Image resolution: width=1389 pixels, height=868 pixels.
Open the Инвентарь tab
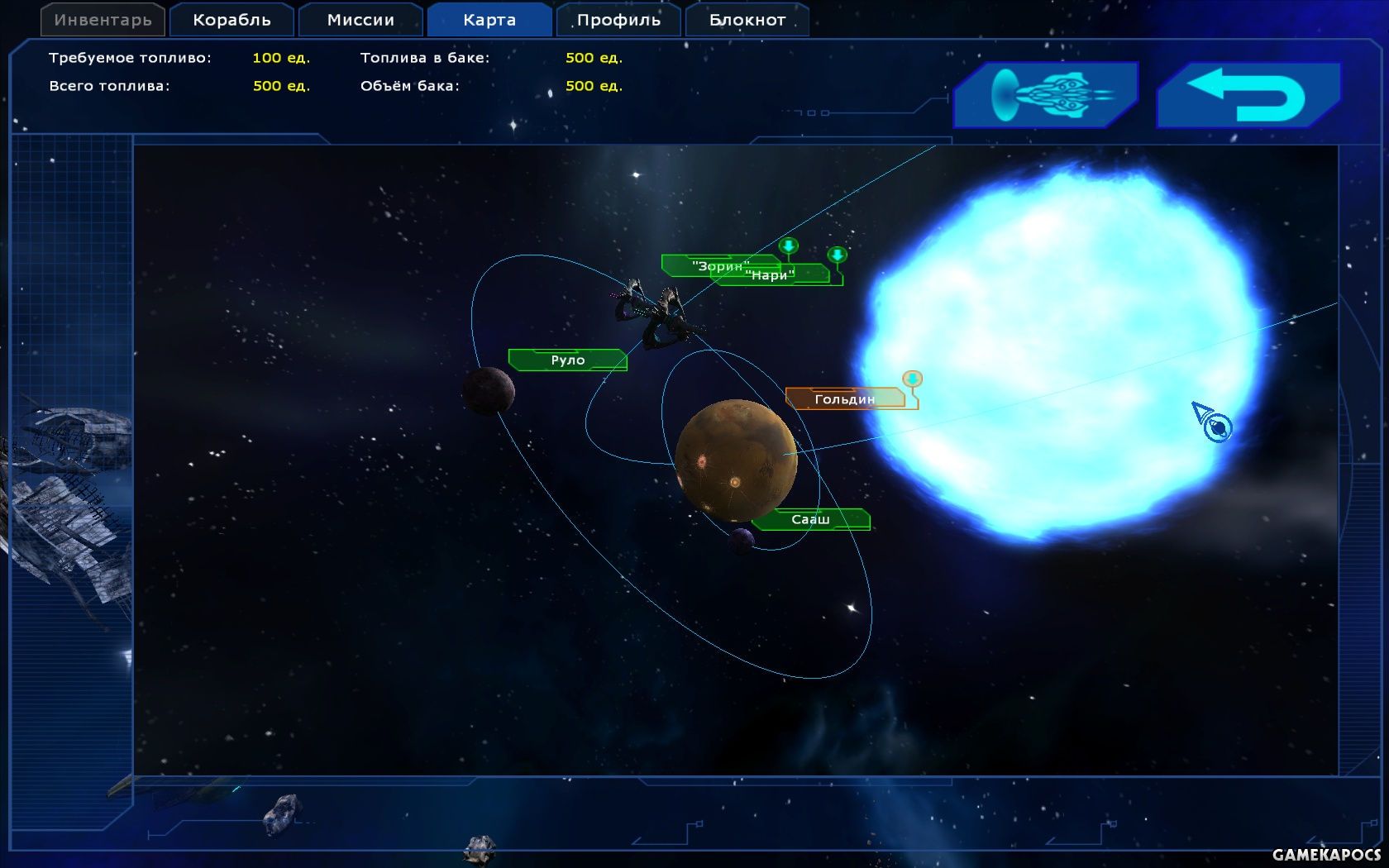click(103, 20)
